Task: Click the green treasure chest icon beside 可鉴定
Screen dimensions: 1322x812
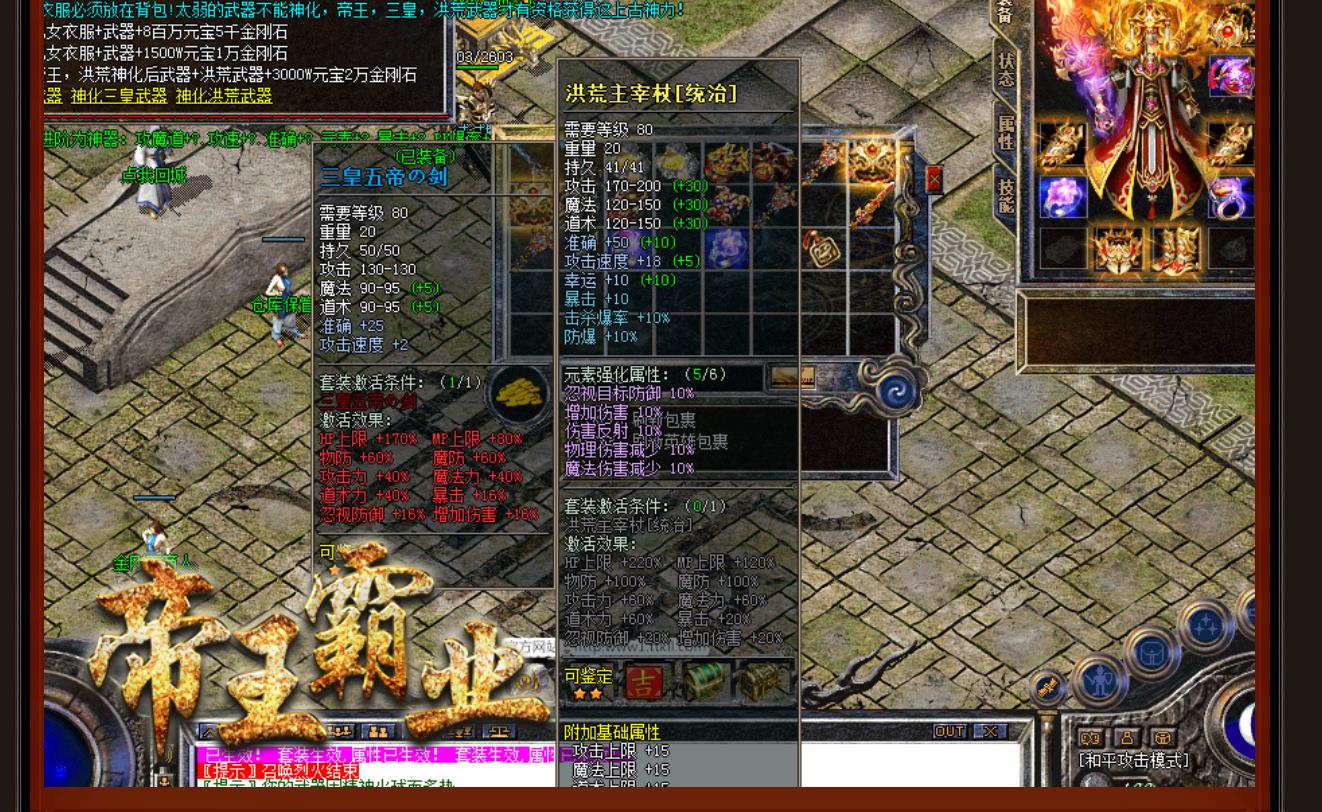Action: click(704, 681)
